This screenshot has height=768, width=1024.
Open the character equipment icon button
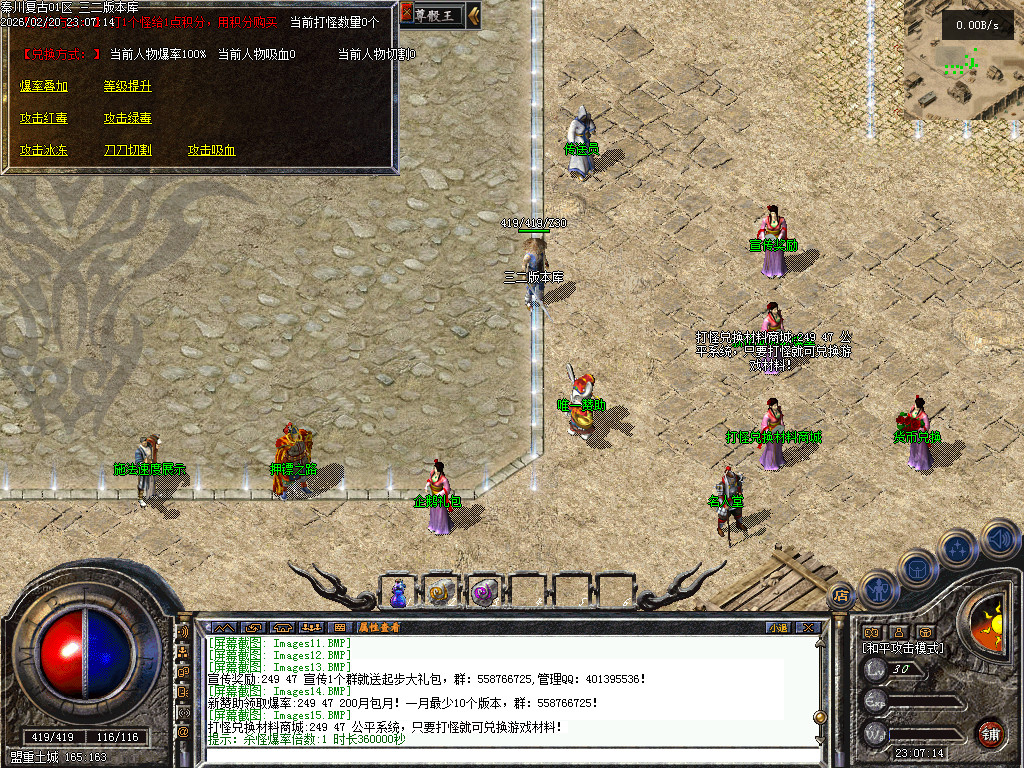coord(877,588)
